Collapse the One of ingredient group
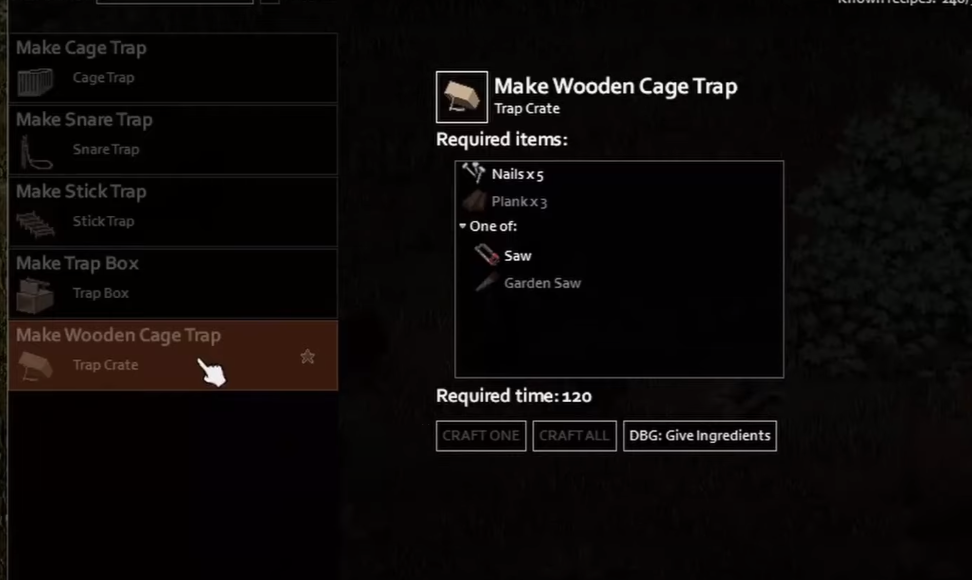Screen dimensions: 972x580 (x=463, y=227)
